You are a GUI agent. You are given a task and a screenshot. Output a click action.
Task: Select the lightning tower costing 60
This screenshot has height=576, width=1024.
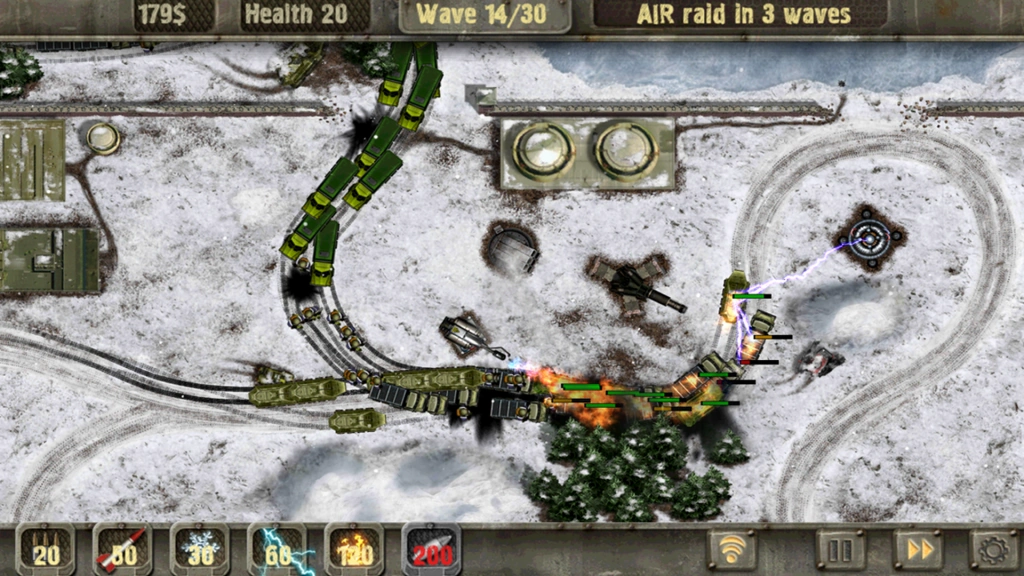(x=277, y=548)
